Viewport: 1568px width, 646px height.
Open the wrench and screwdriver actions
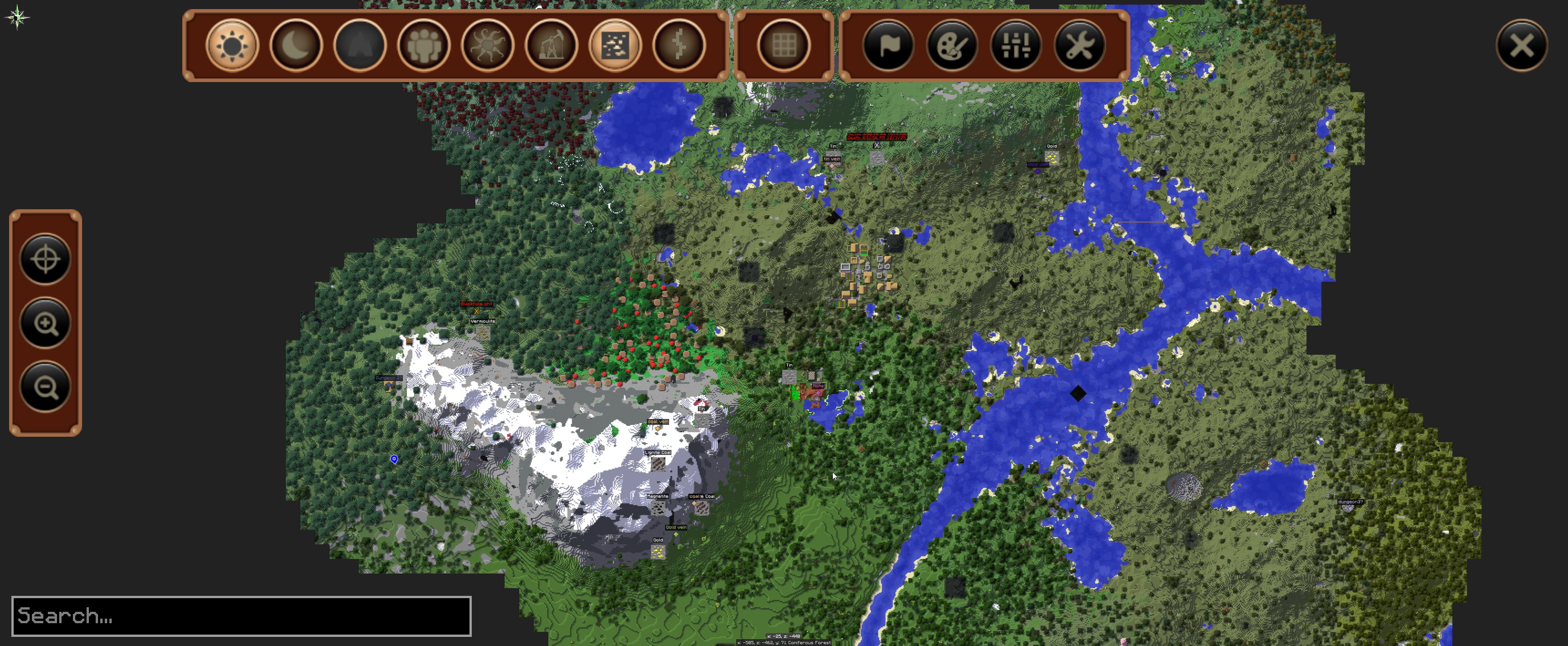[1080, 45]
